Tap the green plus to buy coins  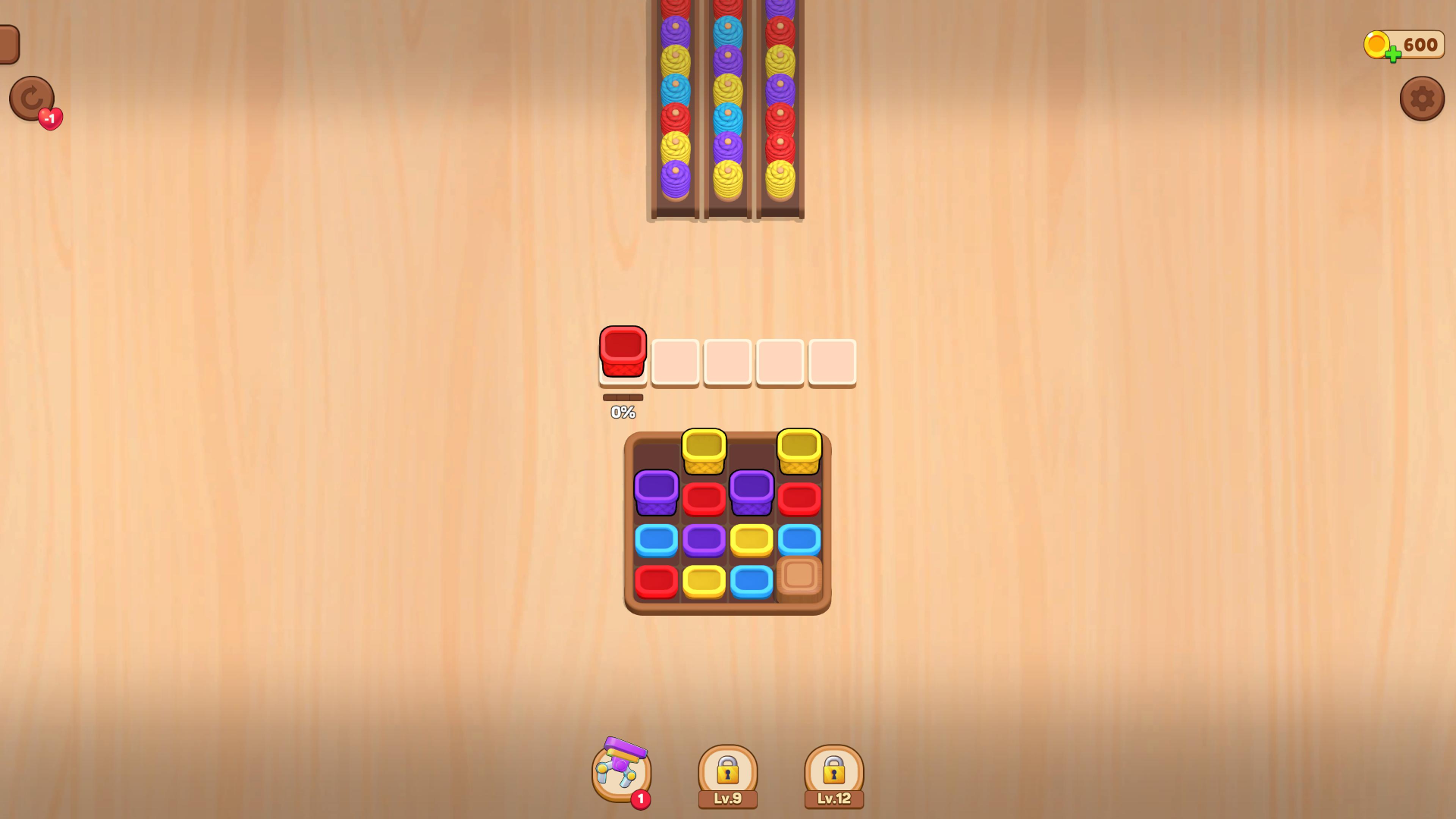pyautogui.click(x=1393, y=53)
